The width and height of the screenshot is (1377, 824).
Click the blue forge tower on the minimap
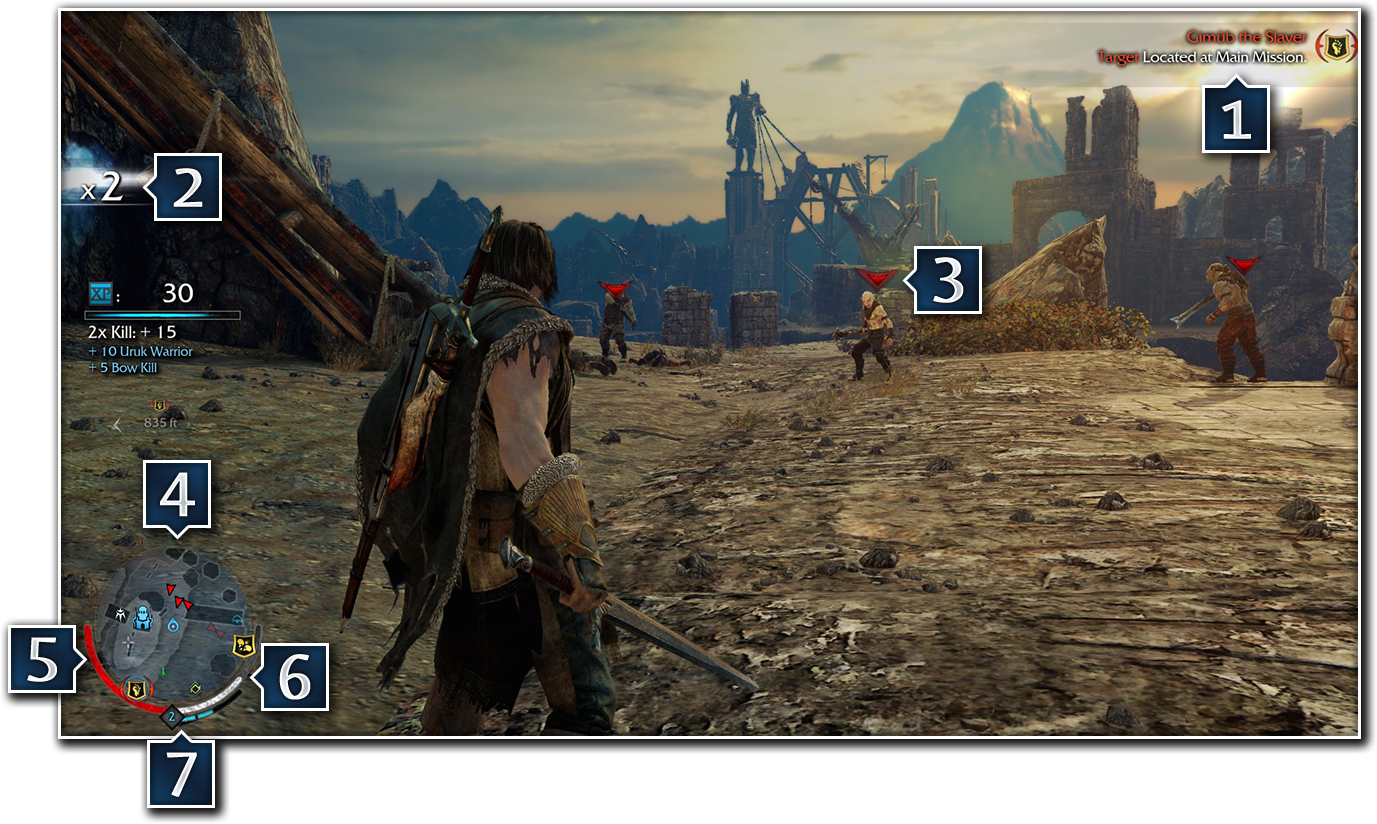click(142, 616)
